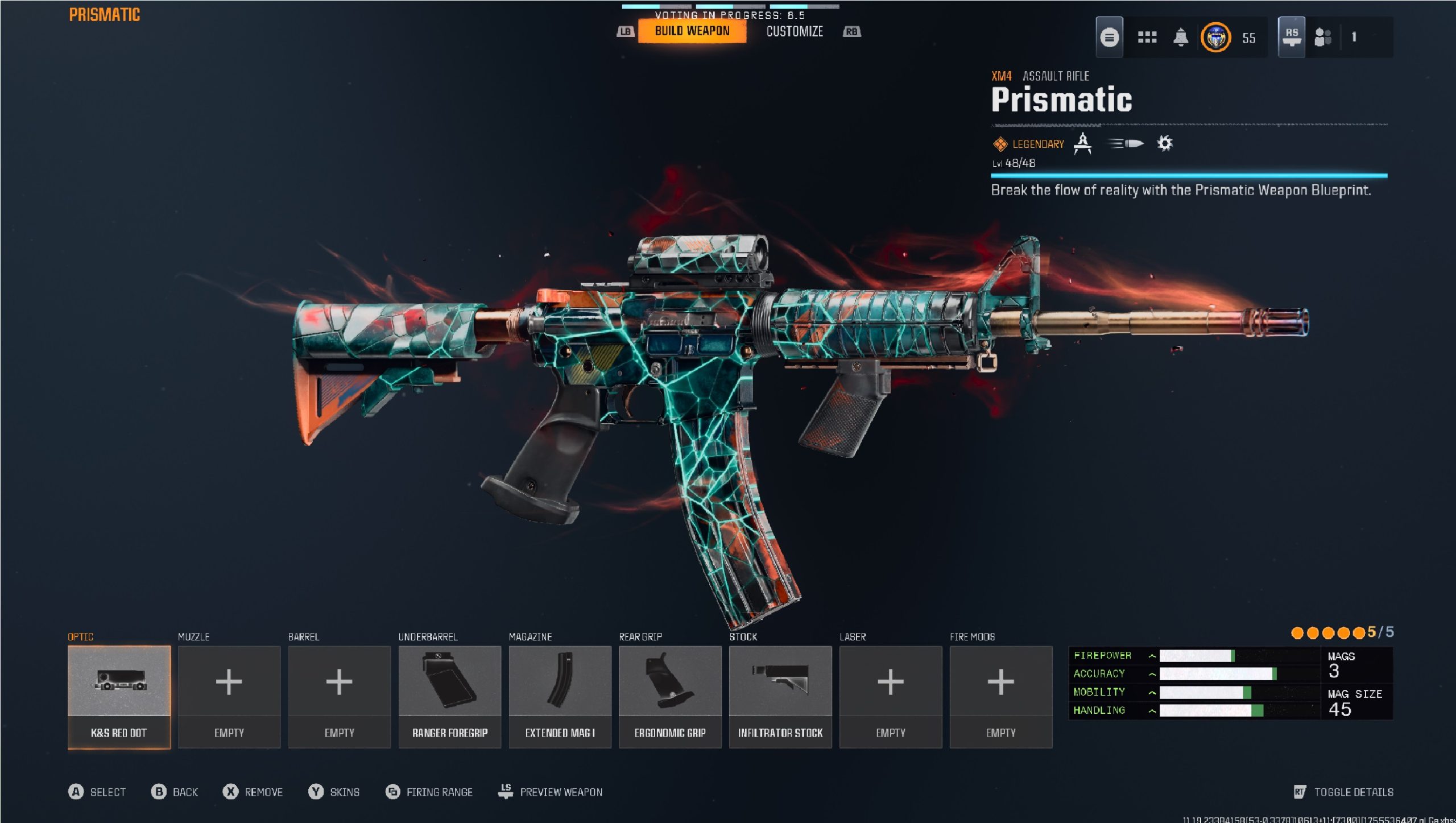
Task: Switch to the Customize tab
Action: click(794, 32)
